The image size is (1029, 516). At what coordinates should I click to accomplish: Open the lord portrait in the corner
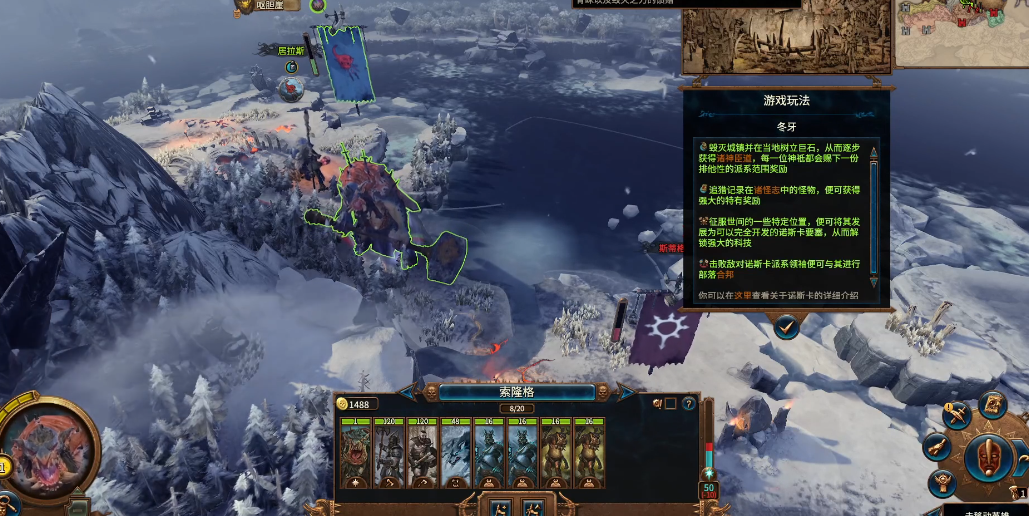48,447
